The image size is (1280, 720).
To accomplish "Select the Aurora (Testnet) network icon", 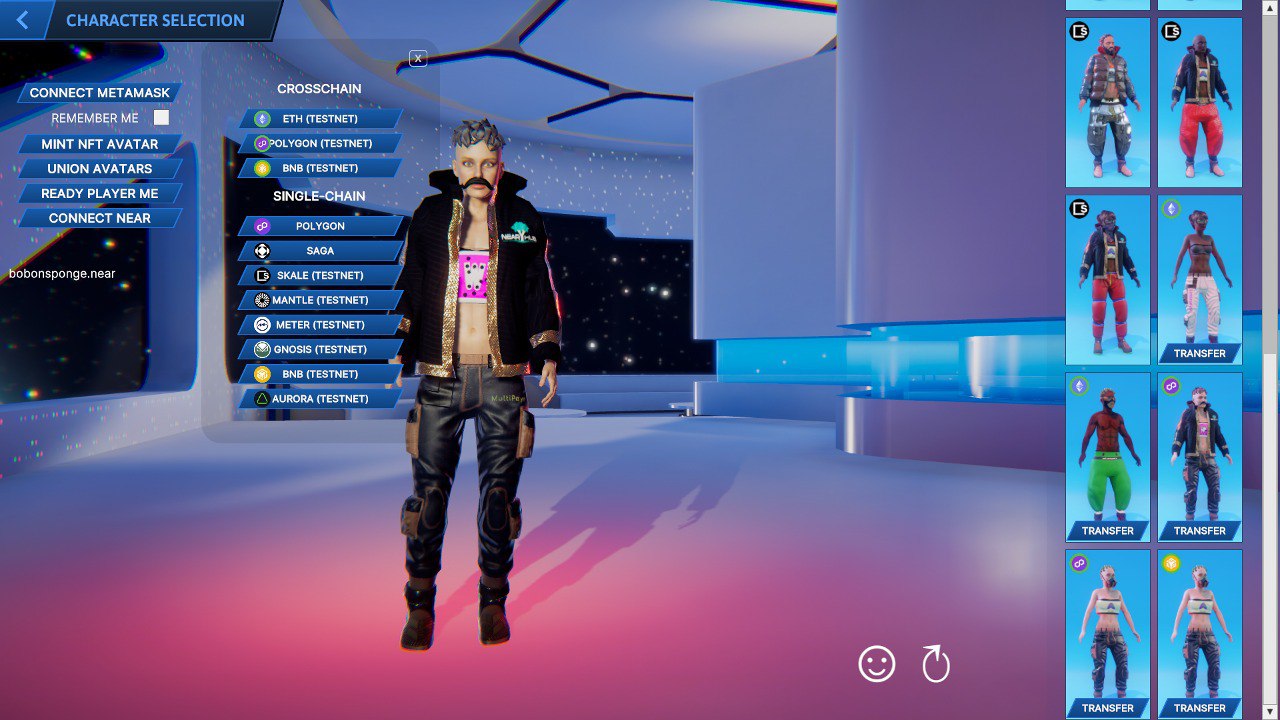I will 261,398.
